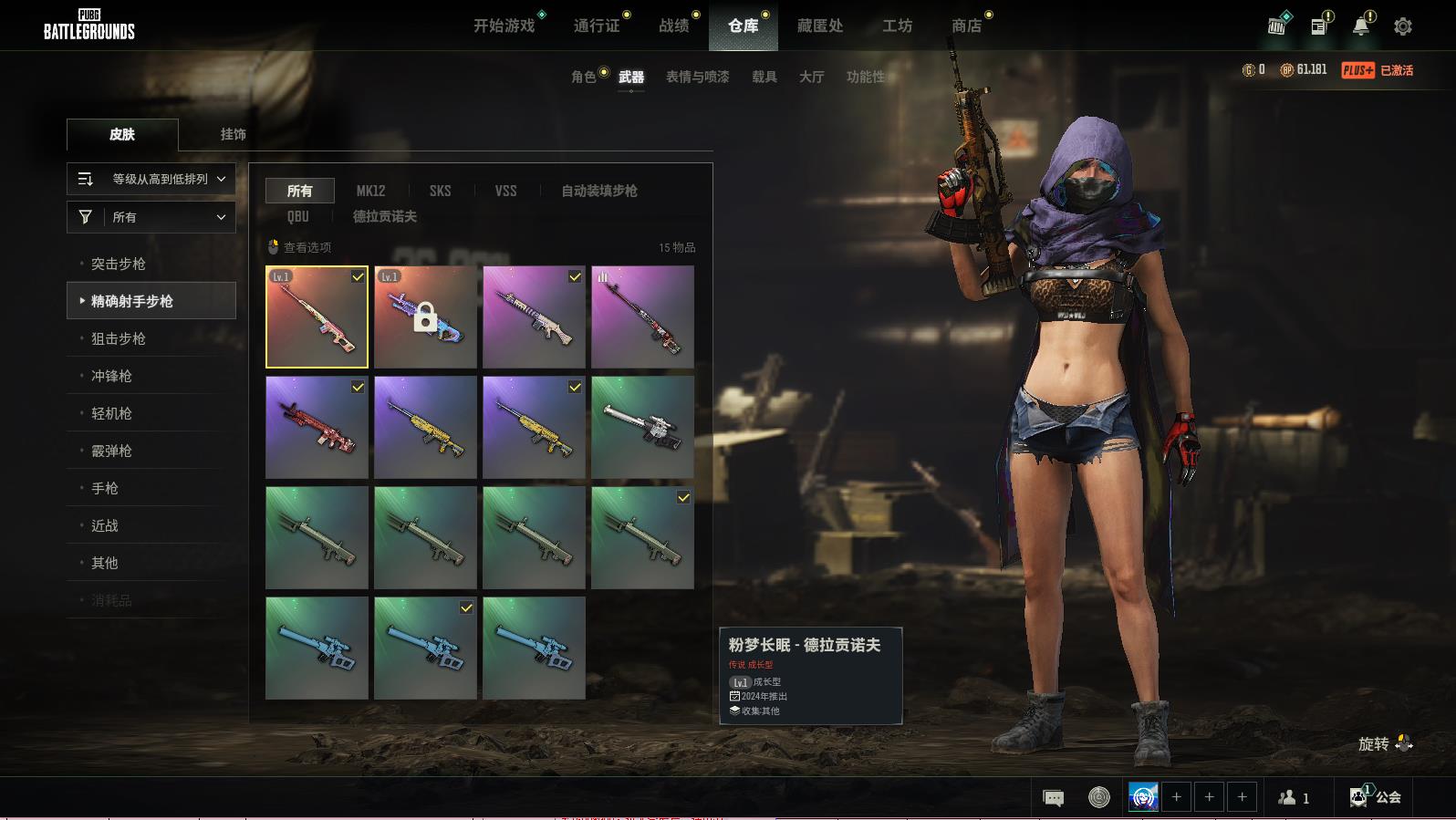Screen dimensions: 1456x820
Task: Open the 等级从高到低排列 sort dropdown
Action: (x=151, y=179)
